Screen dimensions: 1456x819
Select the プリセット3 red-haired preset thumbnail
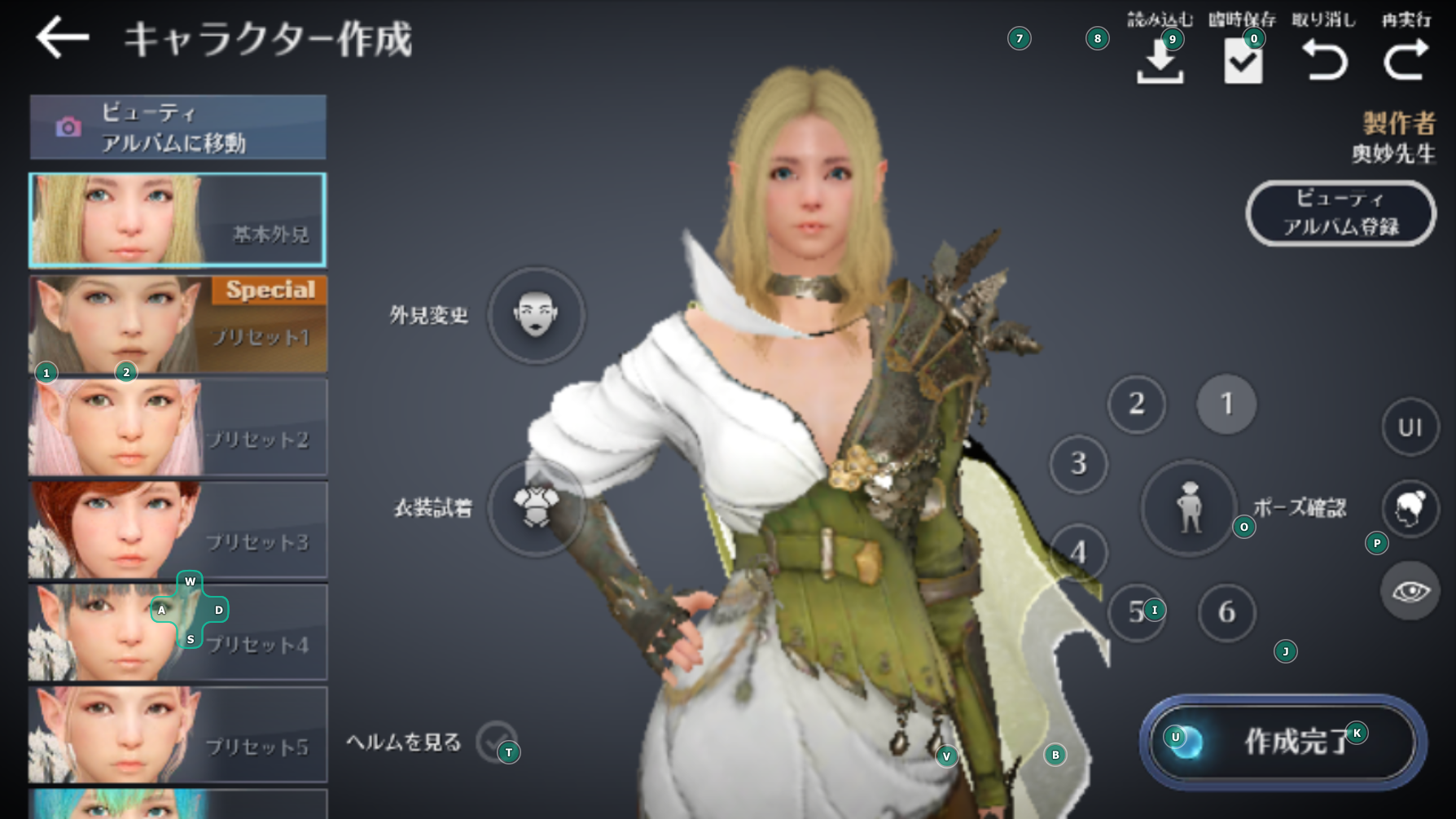tap(178, 529)
